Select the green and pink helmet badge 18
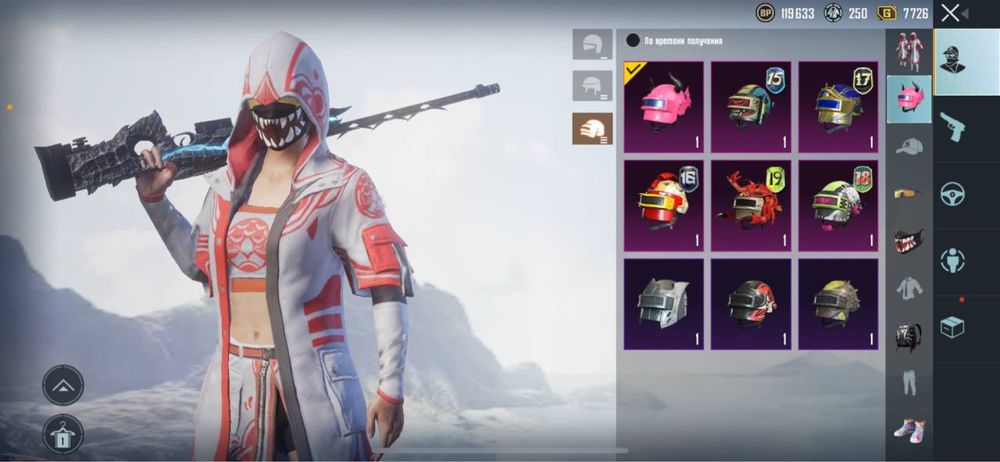 point(838,205)
